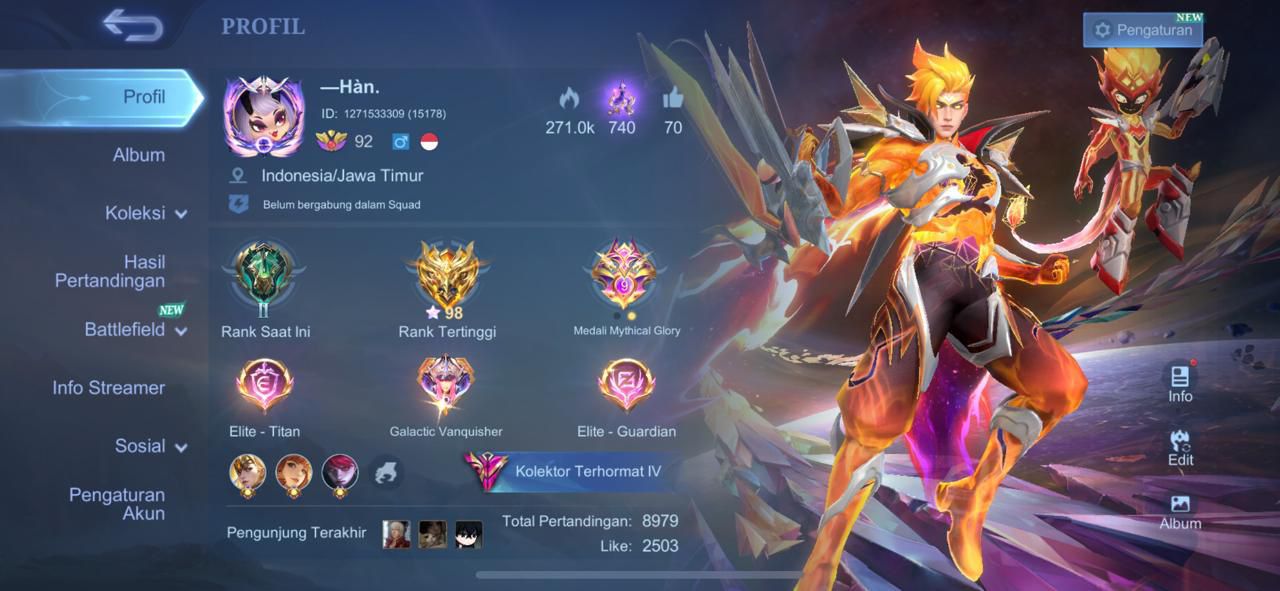This screenshot has height=591, width=1280.
Task: Go back using the arrow button
Action: click(132, 26)
